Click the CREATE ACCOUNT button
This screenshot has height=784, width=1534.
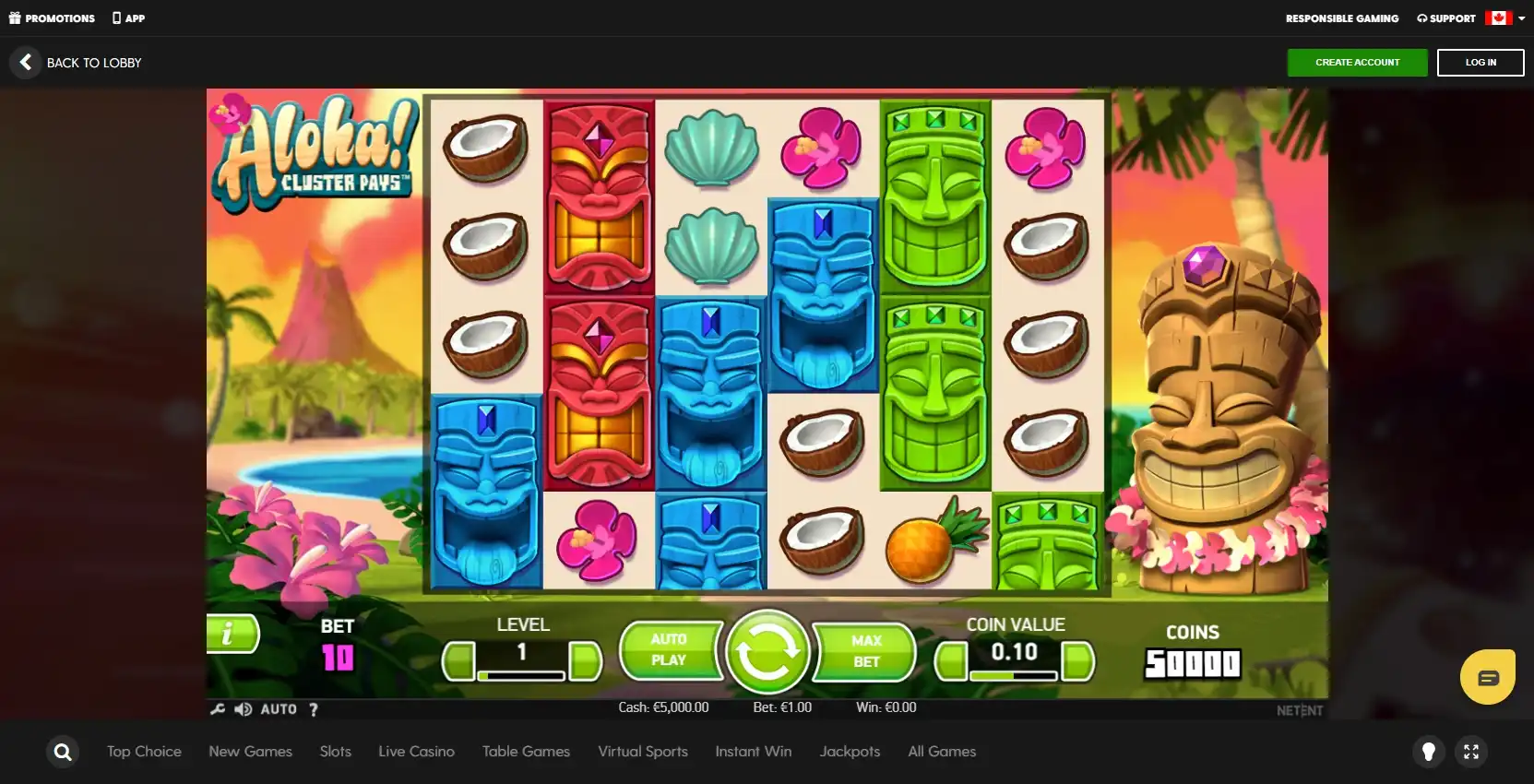(1357, 62)
